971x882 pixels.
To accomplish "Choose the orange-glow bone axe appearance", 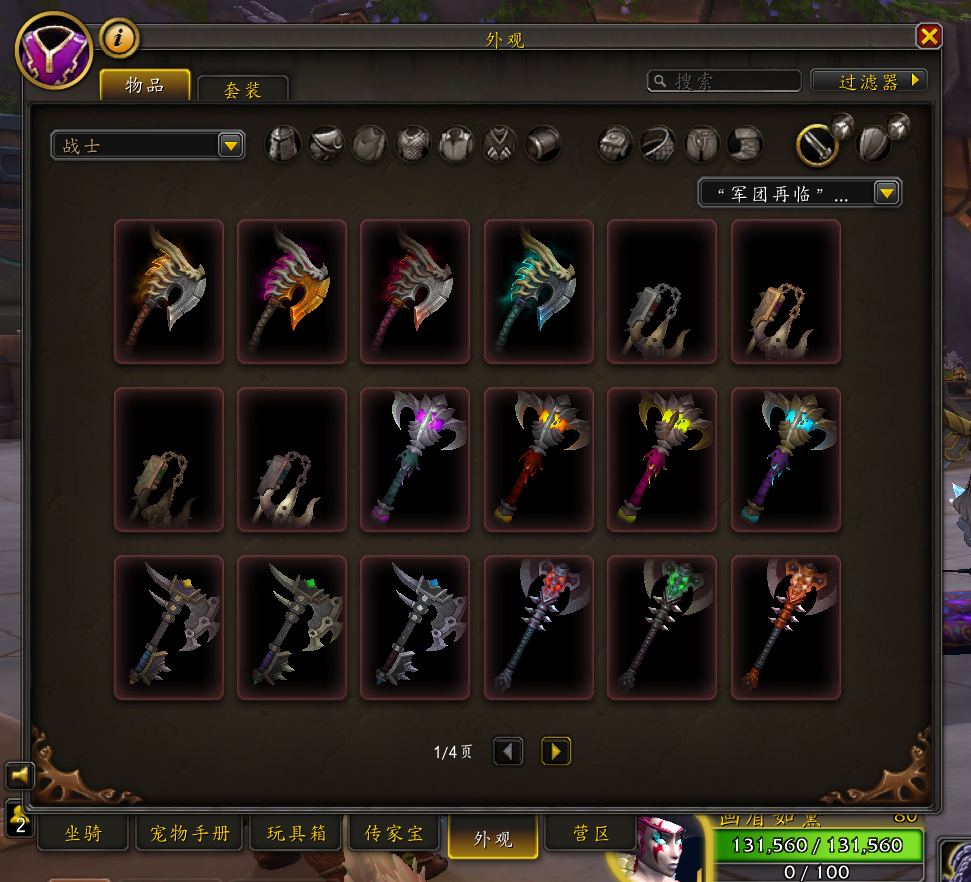I will [169, 291].
